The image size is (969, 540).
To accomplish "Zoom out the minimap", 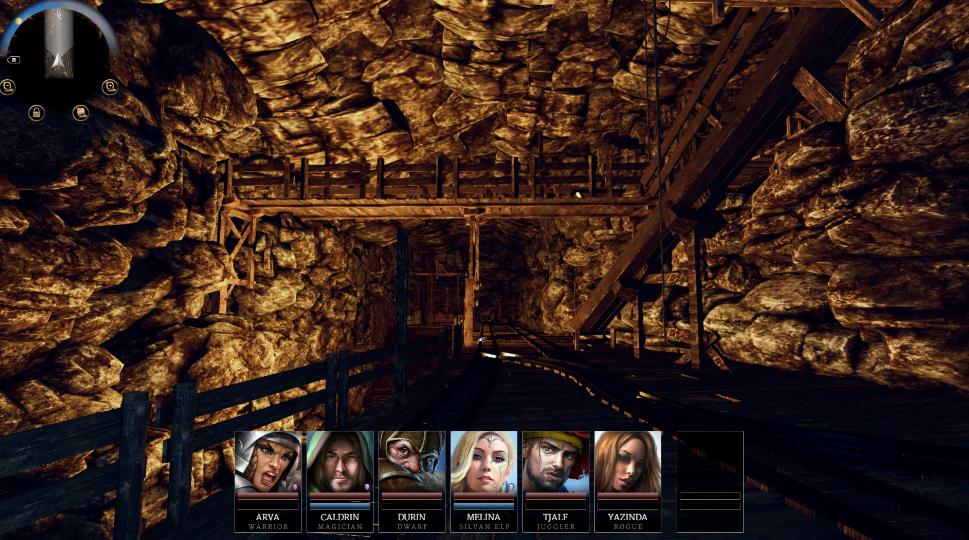I will point(8,87).
